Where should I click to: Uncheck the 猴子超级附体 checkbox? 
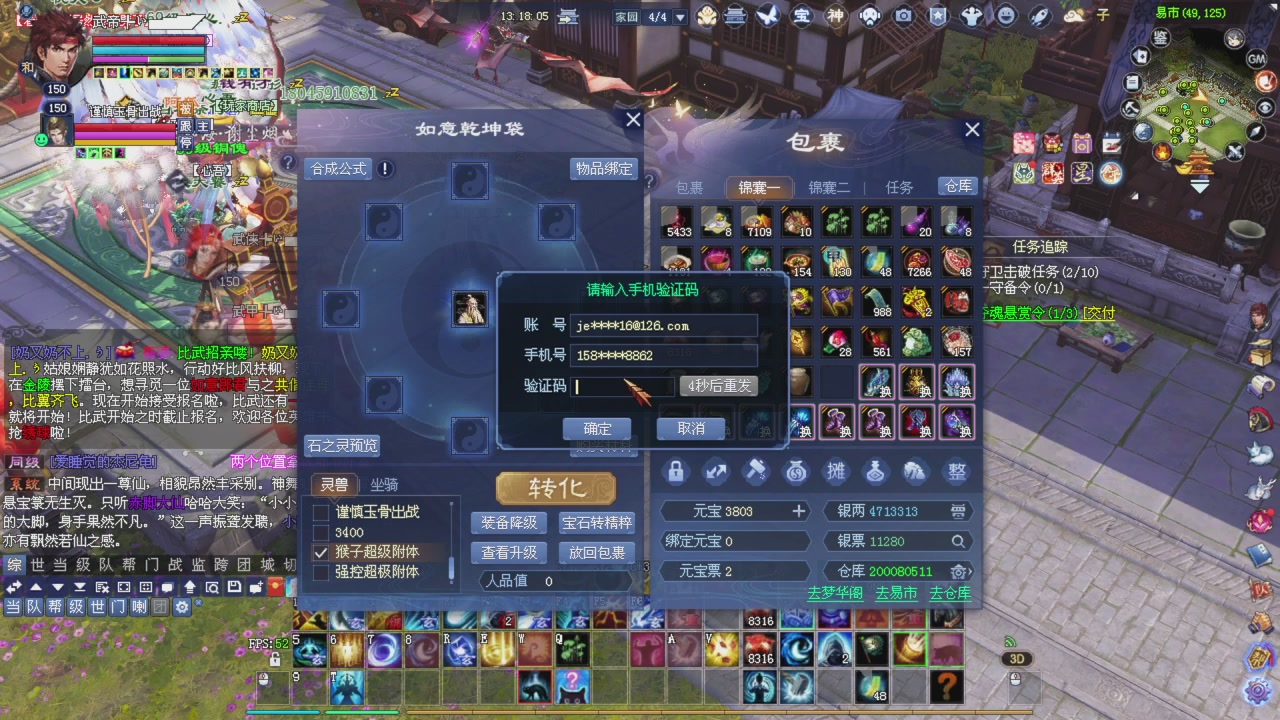(x=321, y=551)
